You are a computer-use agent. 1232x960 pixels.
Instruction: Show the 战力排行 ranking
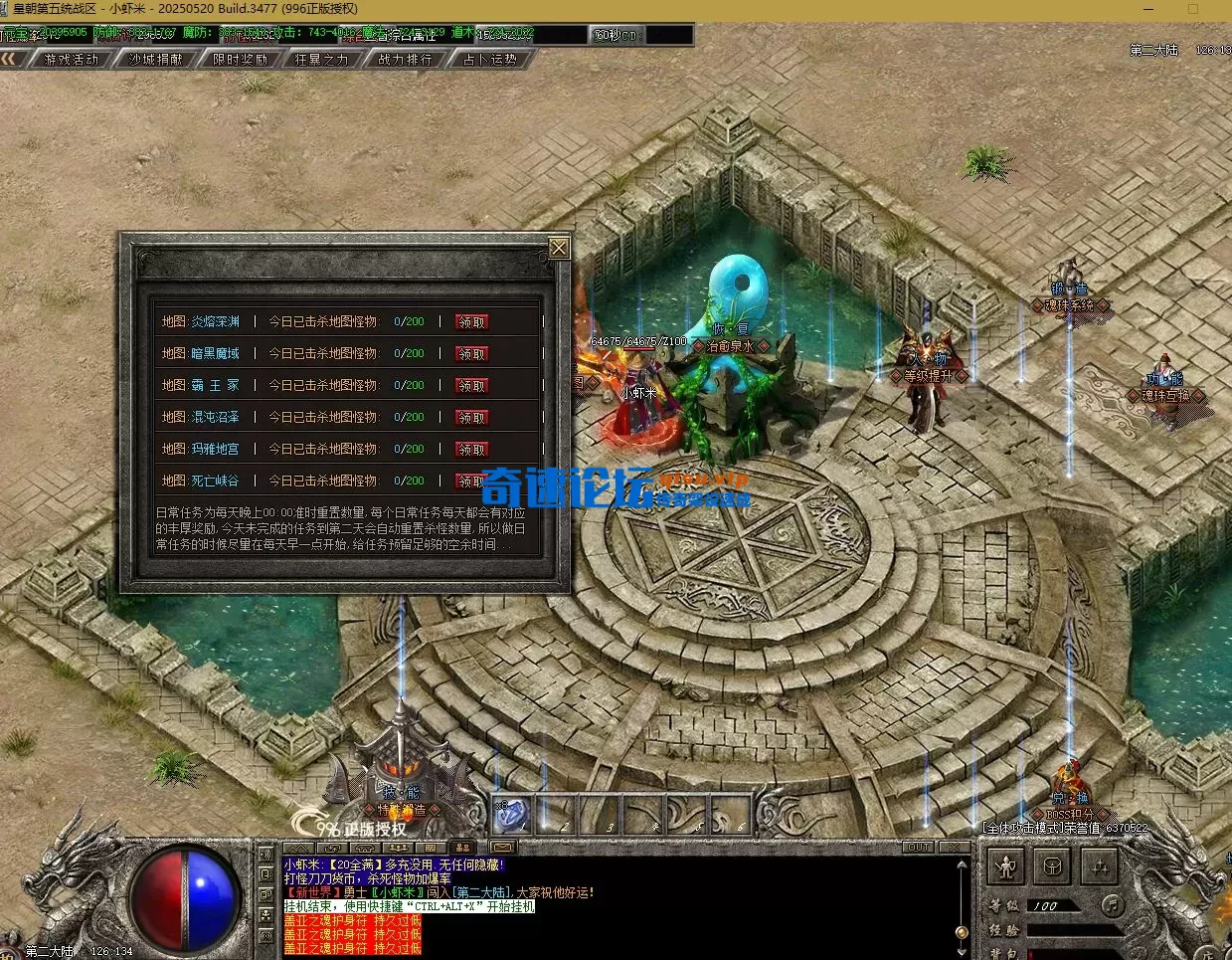(x=406, y=60)
